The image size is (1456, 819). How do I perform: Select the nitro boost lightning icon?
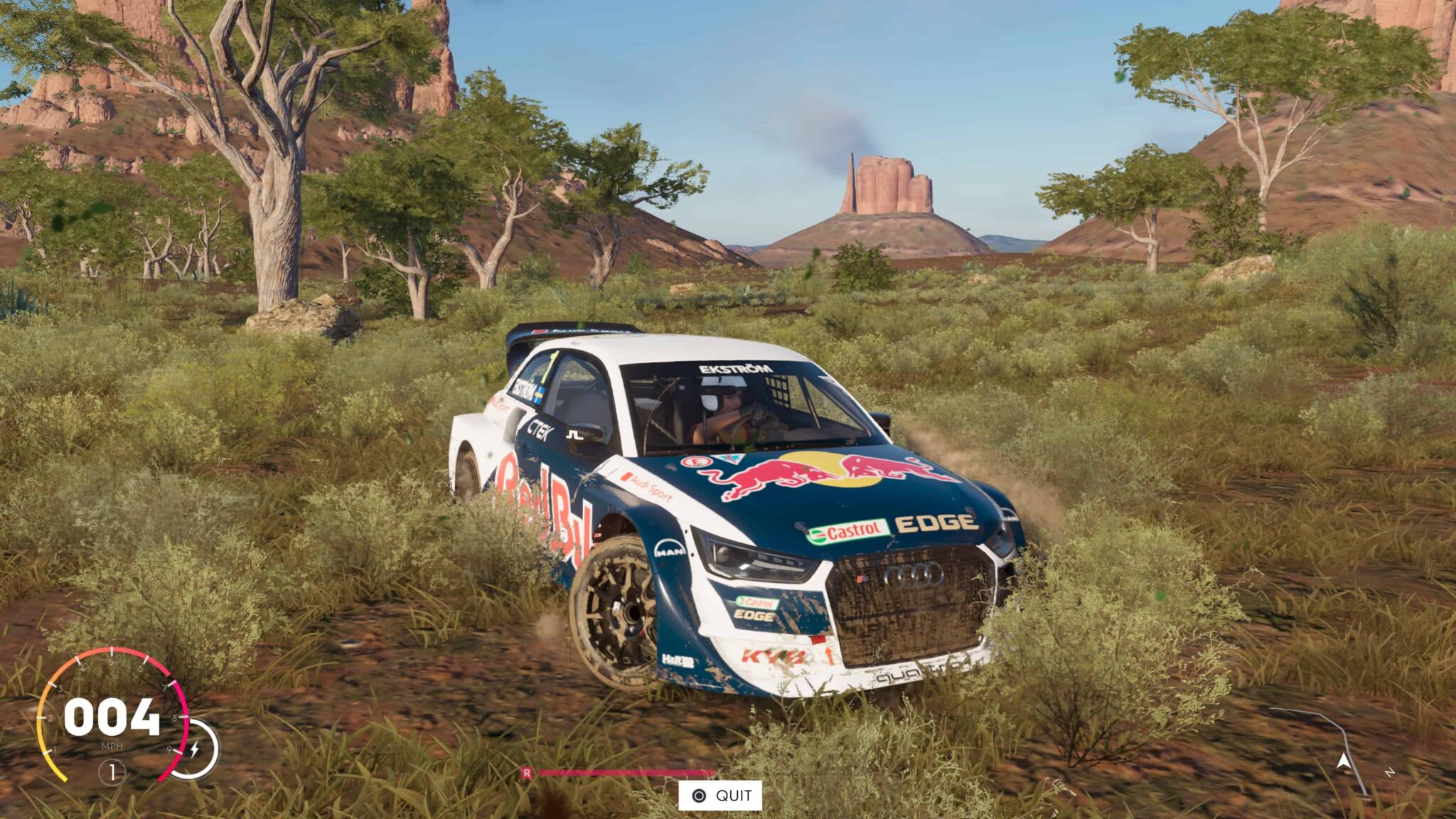pyautogui.click(x=196, y=749)
